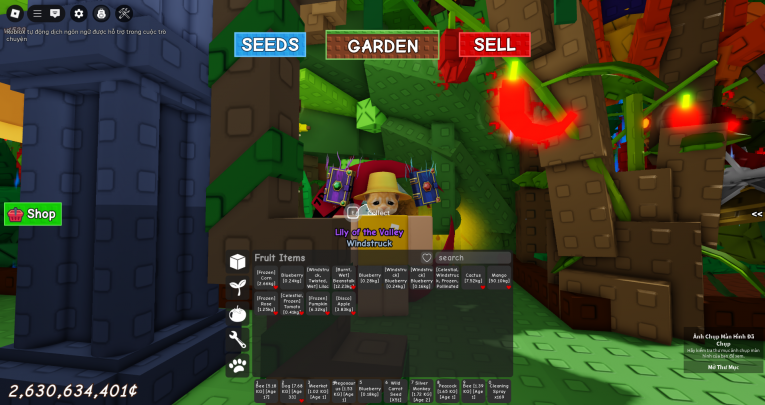Open the paw print pets category

(238, 366)
